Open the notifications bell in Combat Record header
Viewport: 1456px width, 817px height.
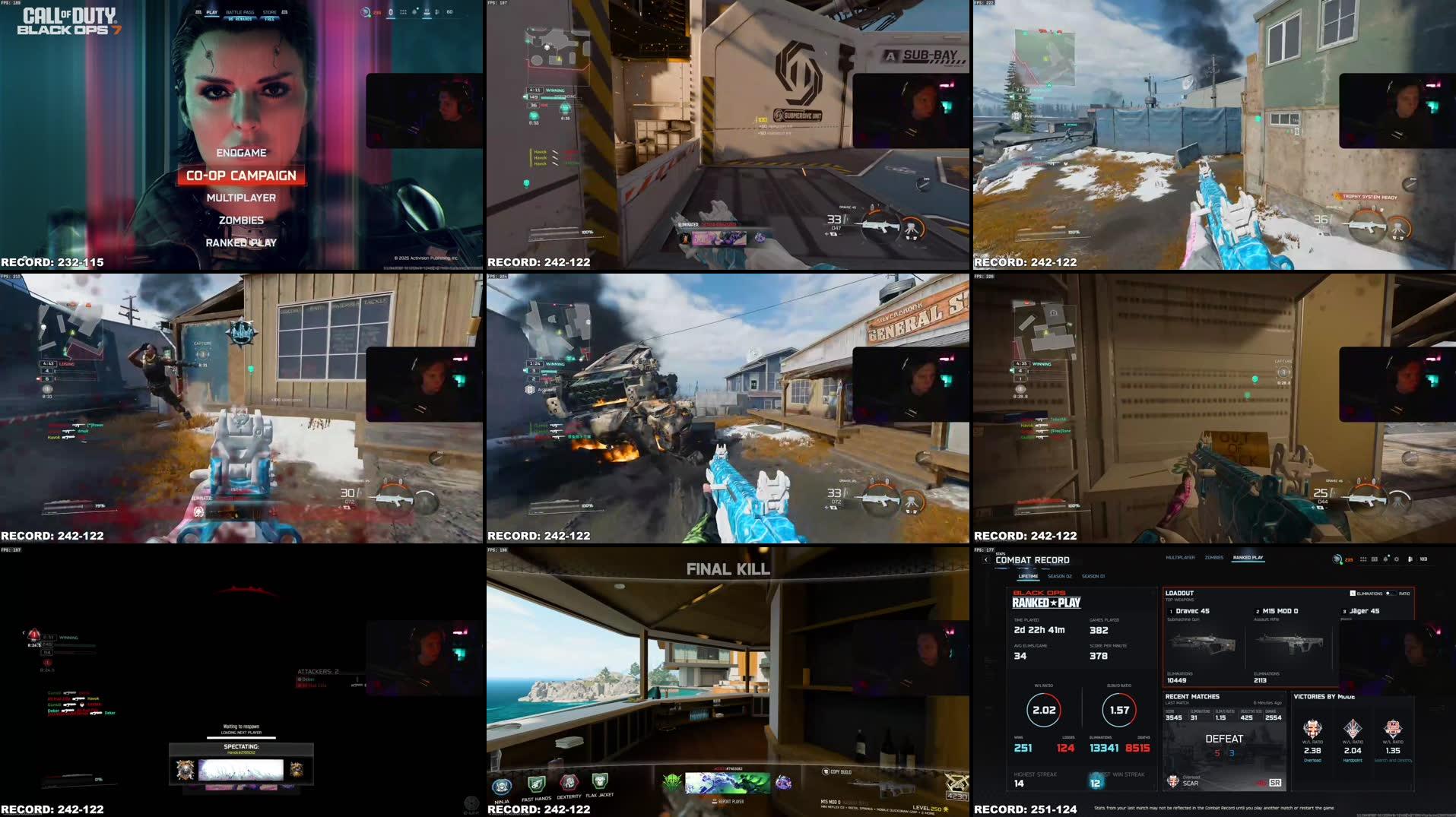click(1386, 559)
